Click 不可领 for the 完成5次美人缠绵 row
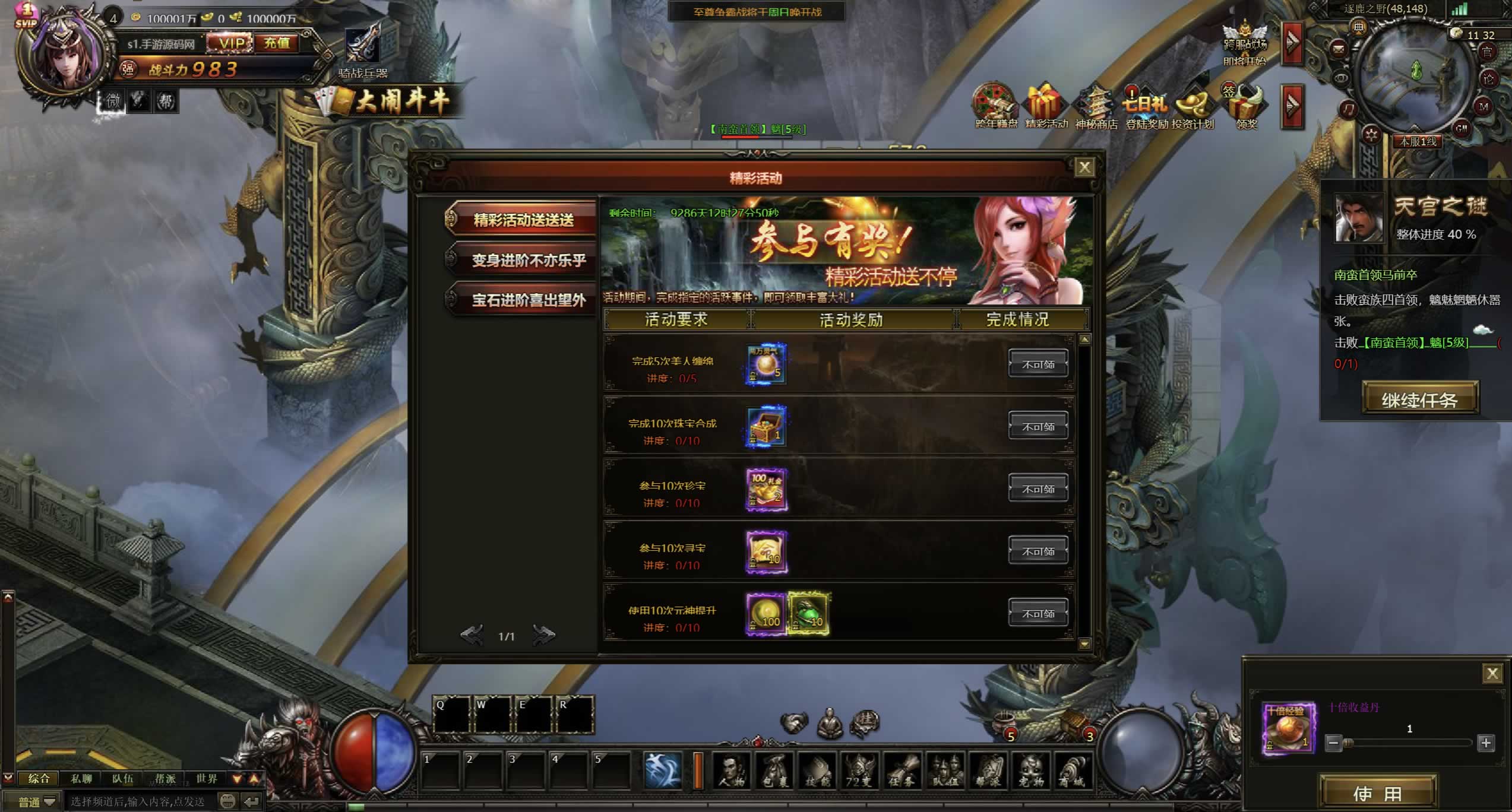Image resolution: width=1512 pixels, height=812 pixels. (1037, 364)
